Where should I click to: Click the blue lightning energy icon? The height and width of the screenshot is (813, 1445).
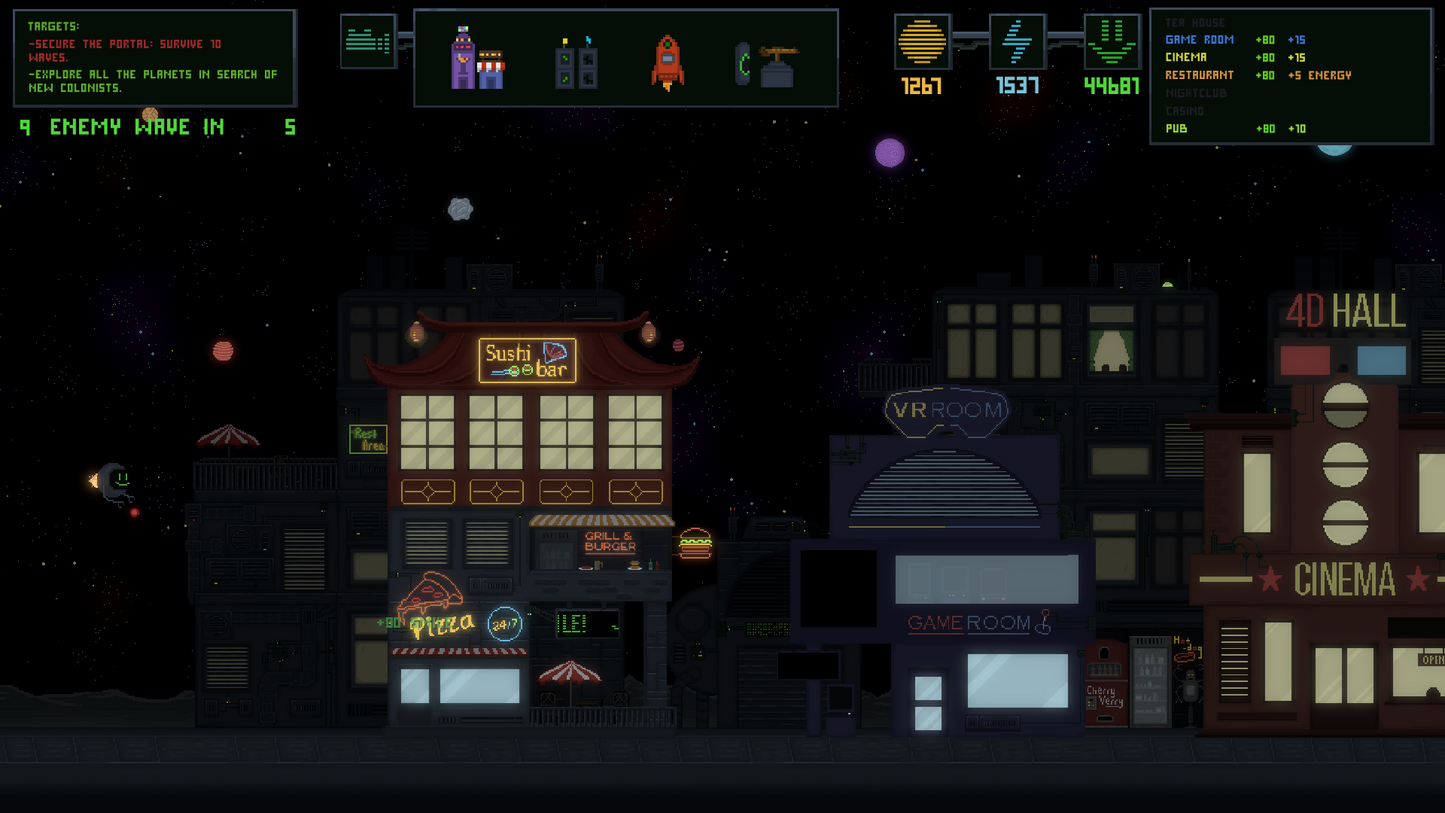click(1017, 42)
